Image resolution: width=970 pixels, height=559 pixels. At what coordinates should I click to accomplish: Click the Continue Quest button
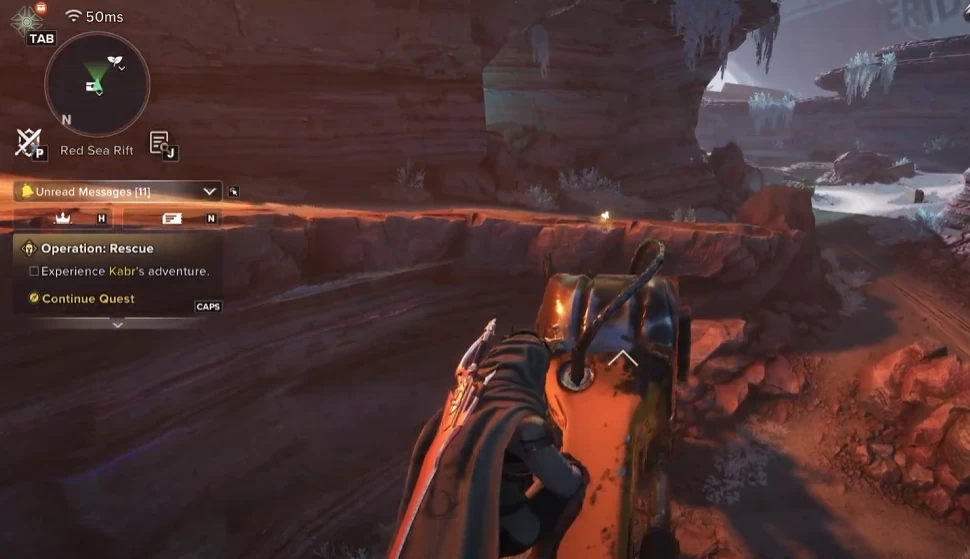click(88, 298)
